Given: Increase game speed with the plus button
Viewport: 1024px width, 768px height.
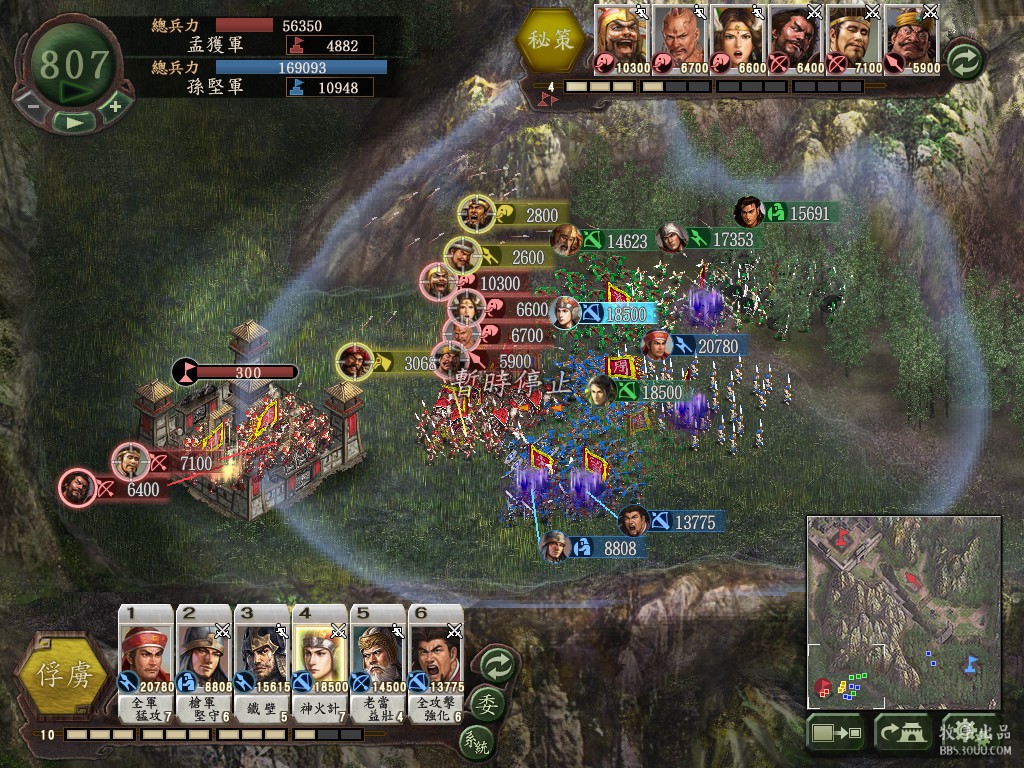Looking at the screenshot, I should pyautogui.click(x=115, y=105).
